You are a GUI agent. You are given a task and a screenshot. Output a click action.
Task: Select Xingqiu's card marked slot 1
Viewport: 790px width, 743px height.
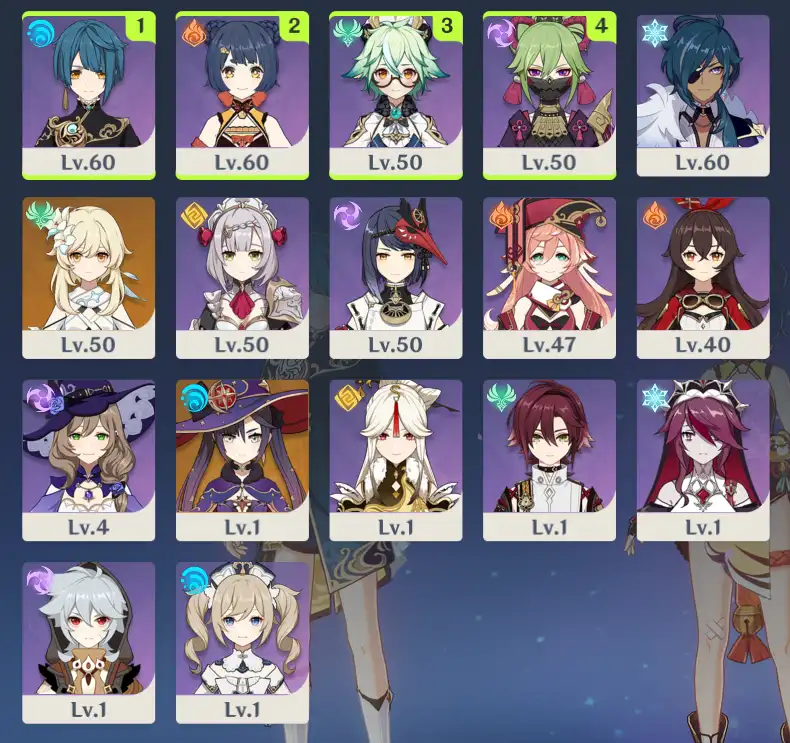tap(88, 96)
